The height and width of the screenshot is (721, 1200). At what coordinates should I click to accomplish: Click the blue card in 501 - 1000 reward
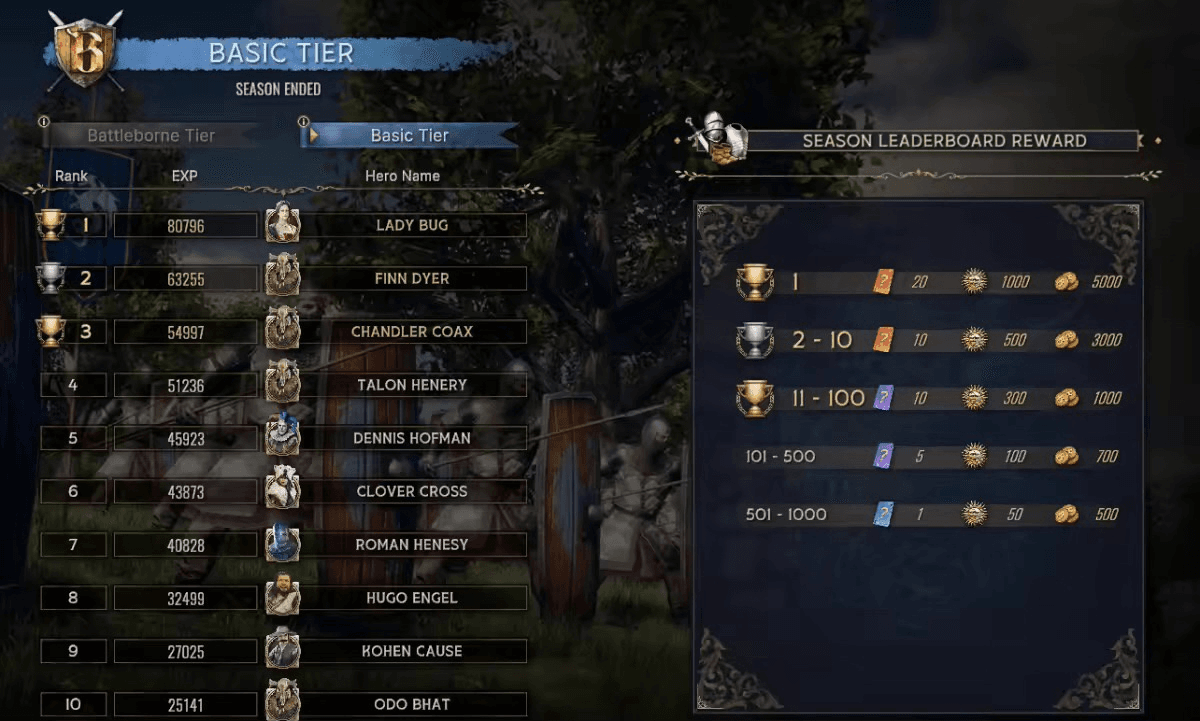pyautogui.click(x=884, y=514)
